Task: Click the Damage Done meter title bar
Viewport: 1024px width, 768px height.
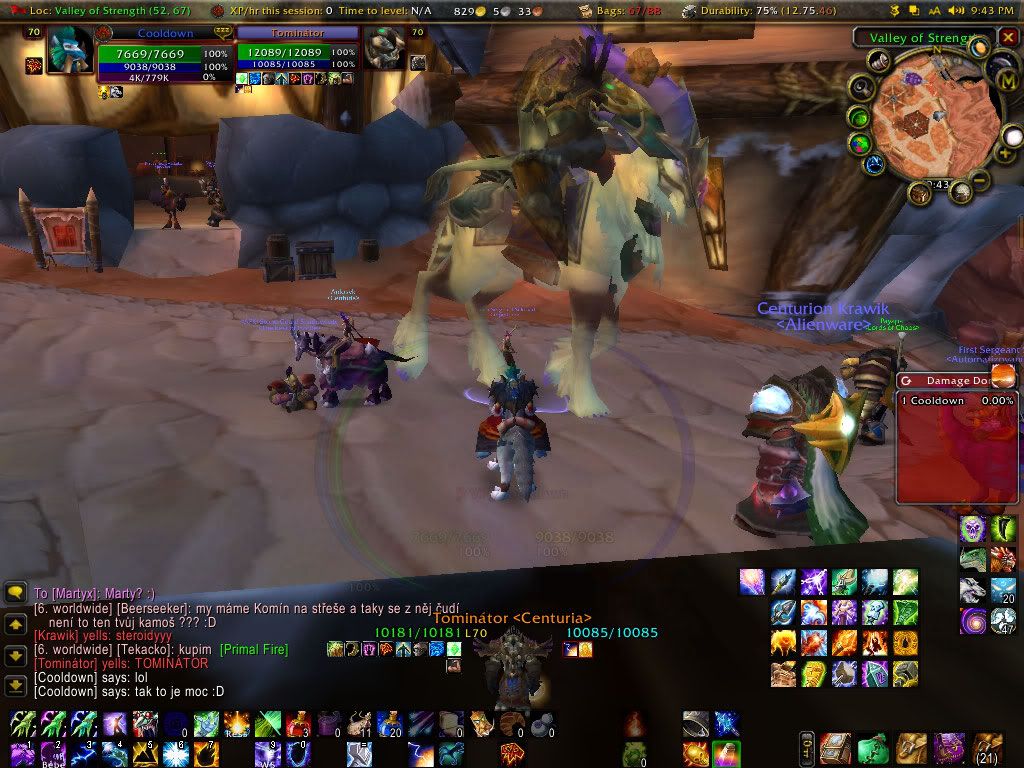Action: tap(947, 380)
